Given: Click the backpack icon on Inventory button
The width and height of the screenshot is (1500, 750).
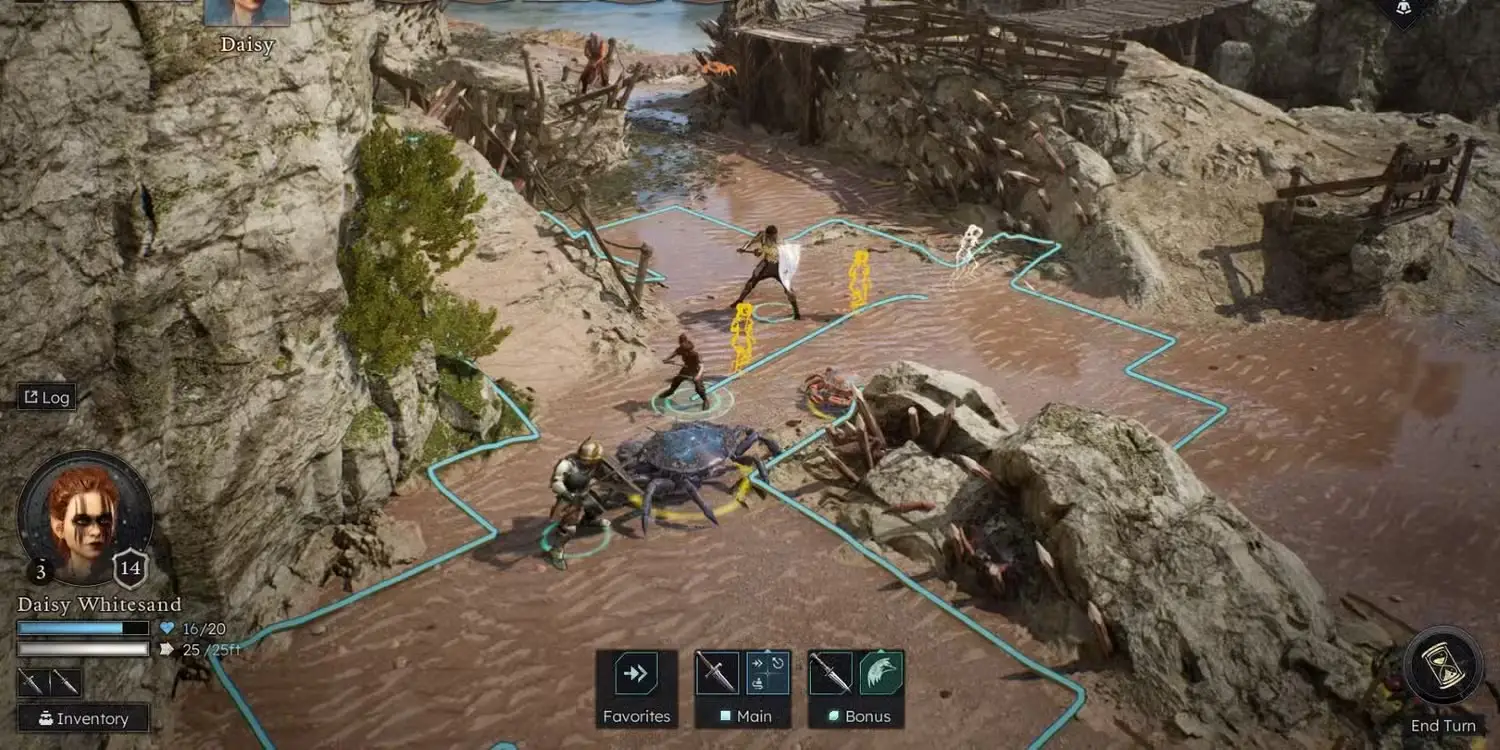Looking at the screenshot, I should 45,718.
